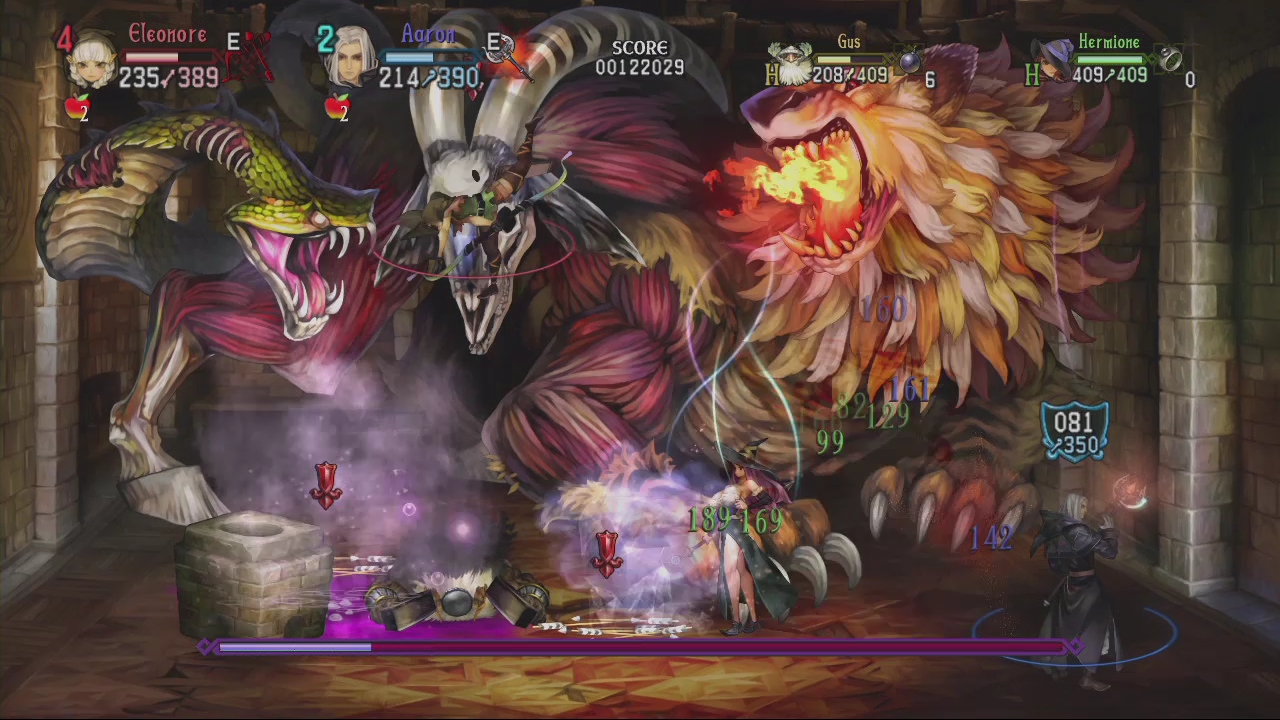Click the red downward debuff arrow near the cauldron
The width and height of the screenshot is (1280, 720).
[326, 484]
